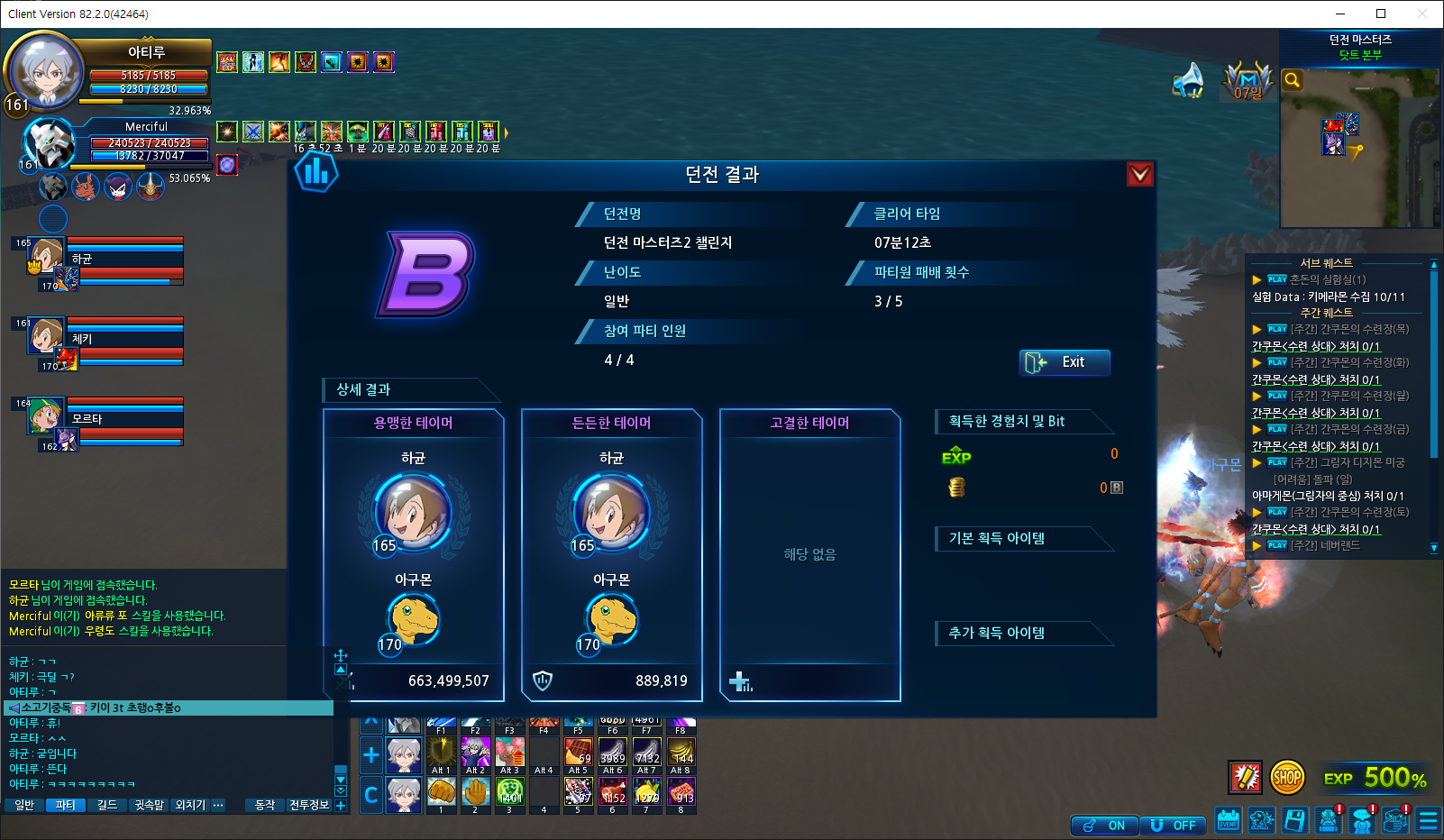Use the chocolate bar item in slot Alt 5
This screenshot has height=840, width=1444.
coord(578,752)
